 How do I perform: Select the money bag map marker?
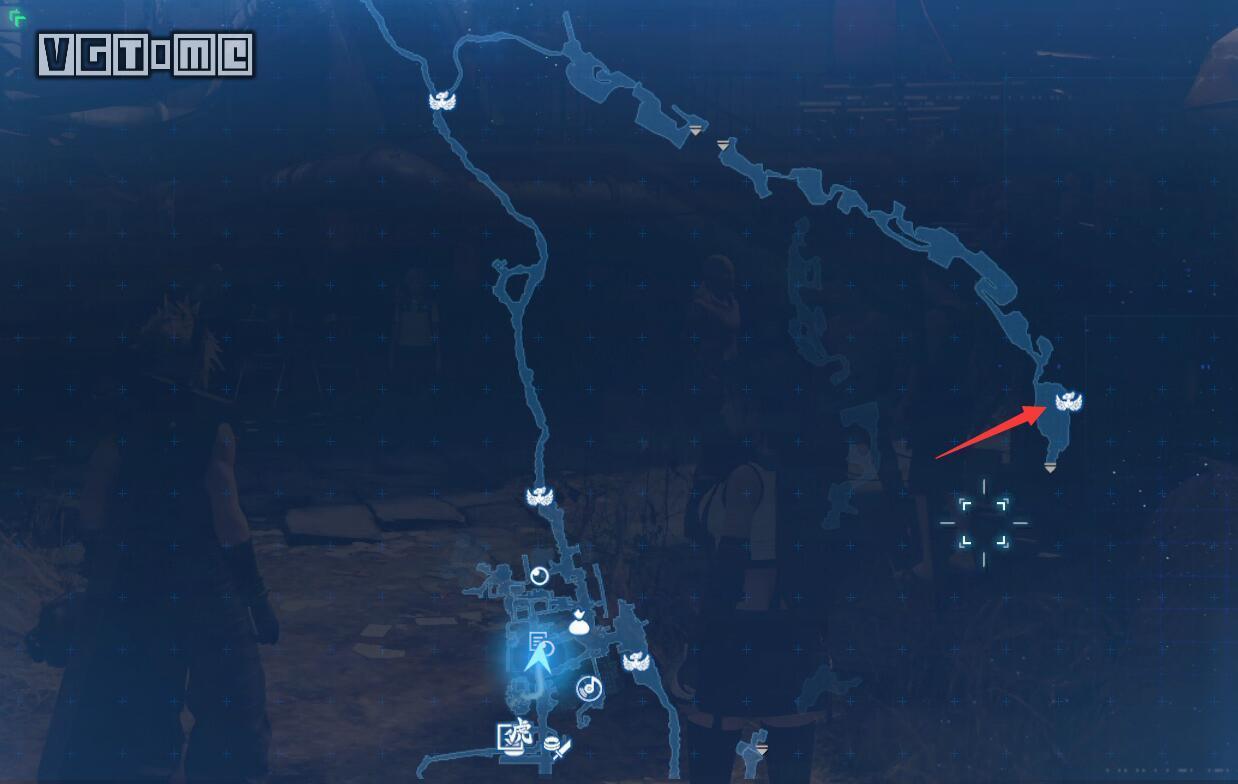coord(579,622)
